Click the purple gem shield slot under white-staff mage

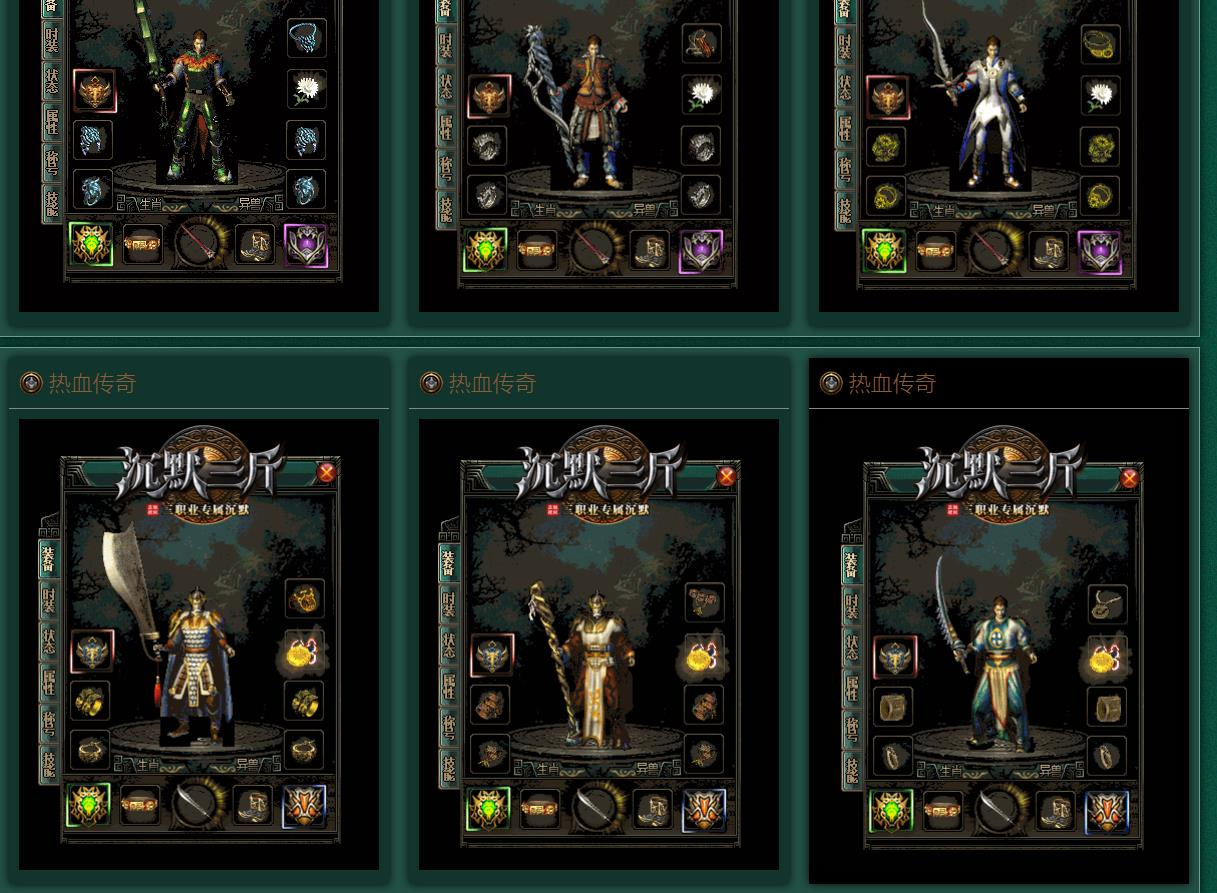click(x=701, y=250)
